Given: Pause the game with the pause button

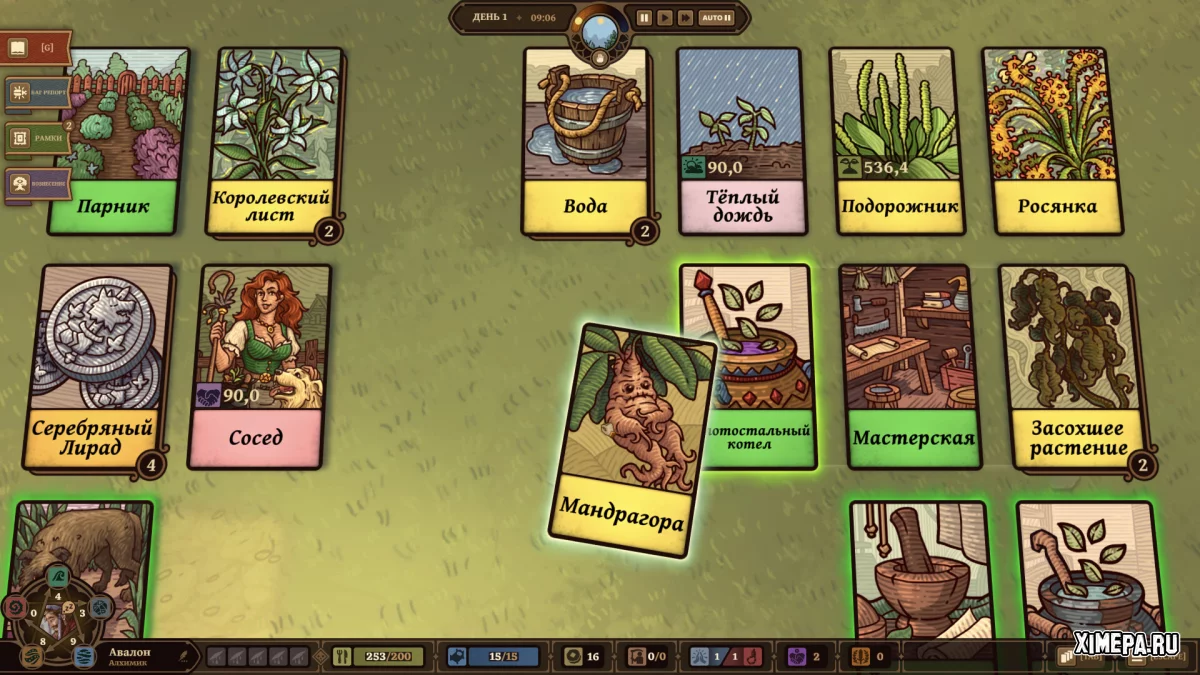Looking at the screenshot, I should click(644, 17).
